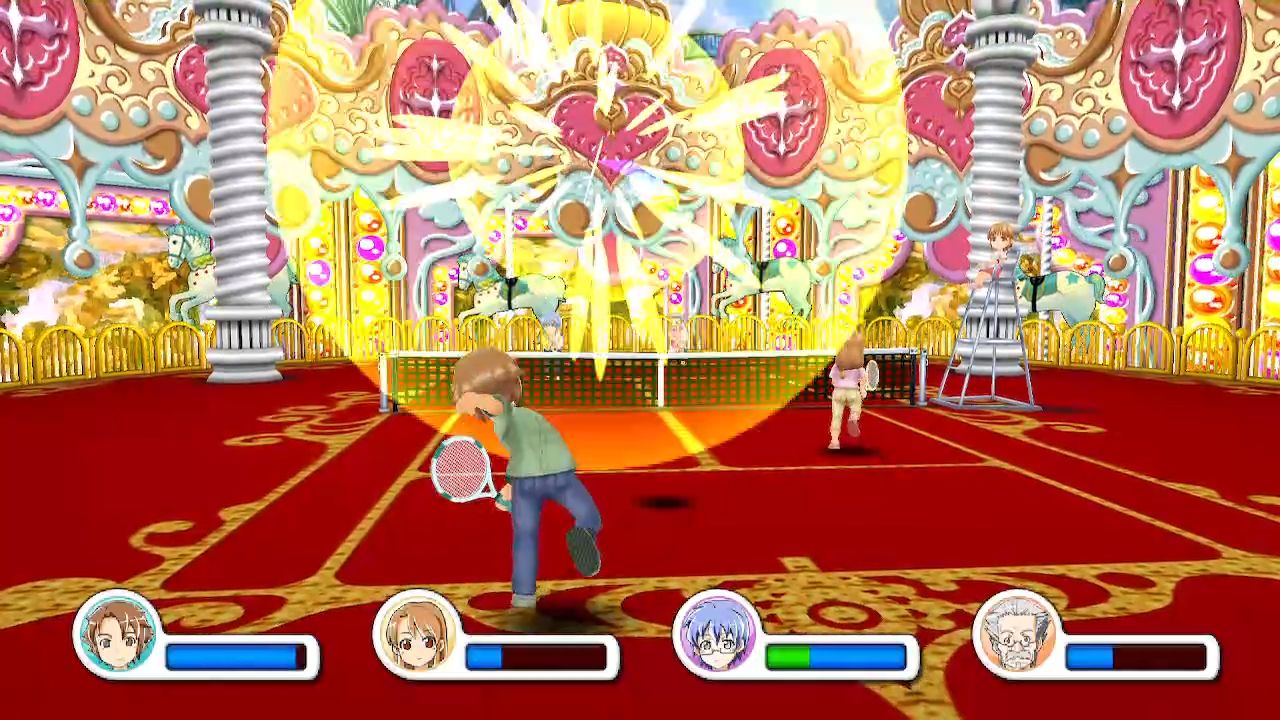Toggle the glasses girl's green power gauge

(x=790, y=655)
